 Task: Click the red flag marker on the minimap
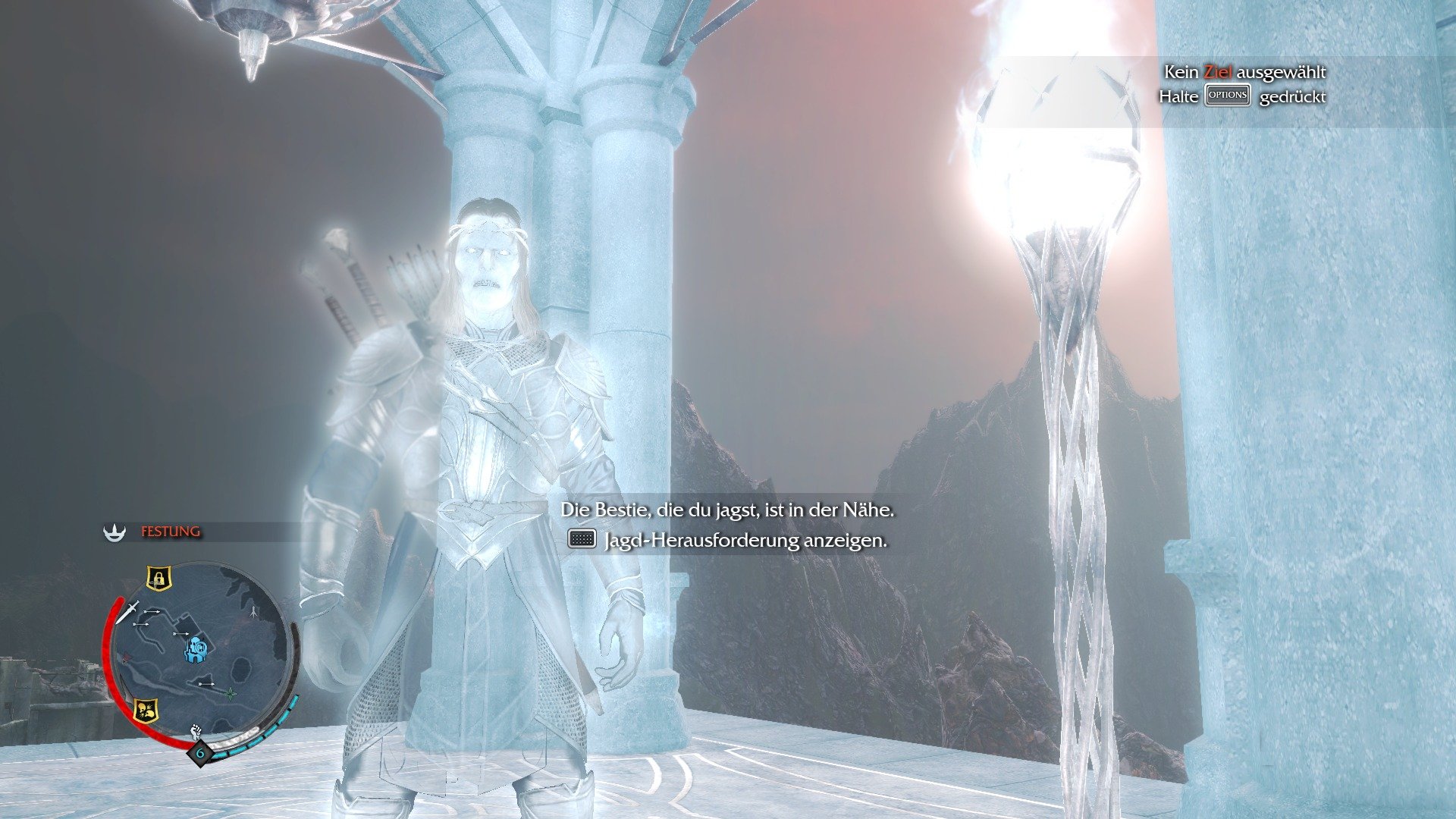click(x=125, y=658)
